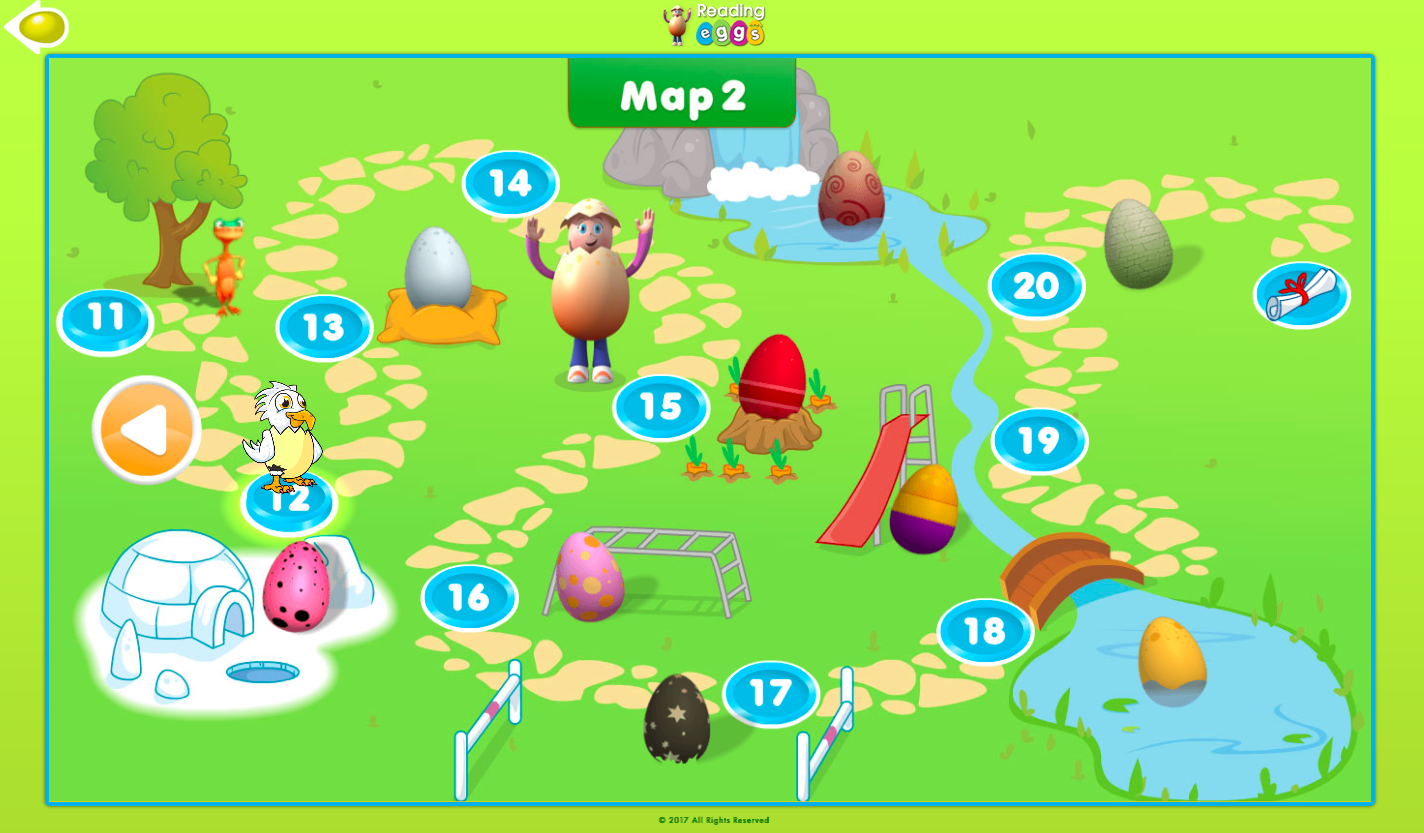The width and height of the screenshot is (1424, 833).
Task: Select the swirly red egg near the waterfall
Action: [852, 196]
